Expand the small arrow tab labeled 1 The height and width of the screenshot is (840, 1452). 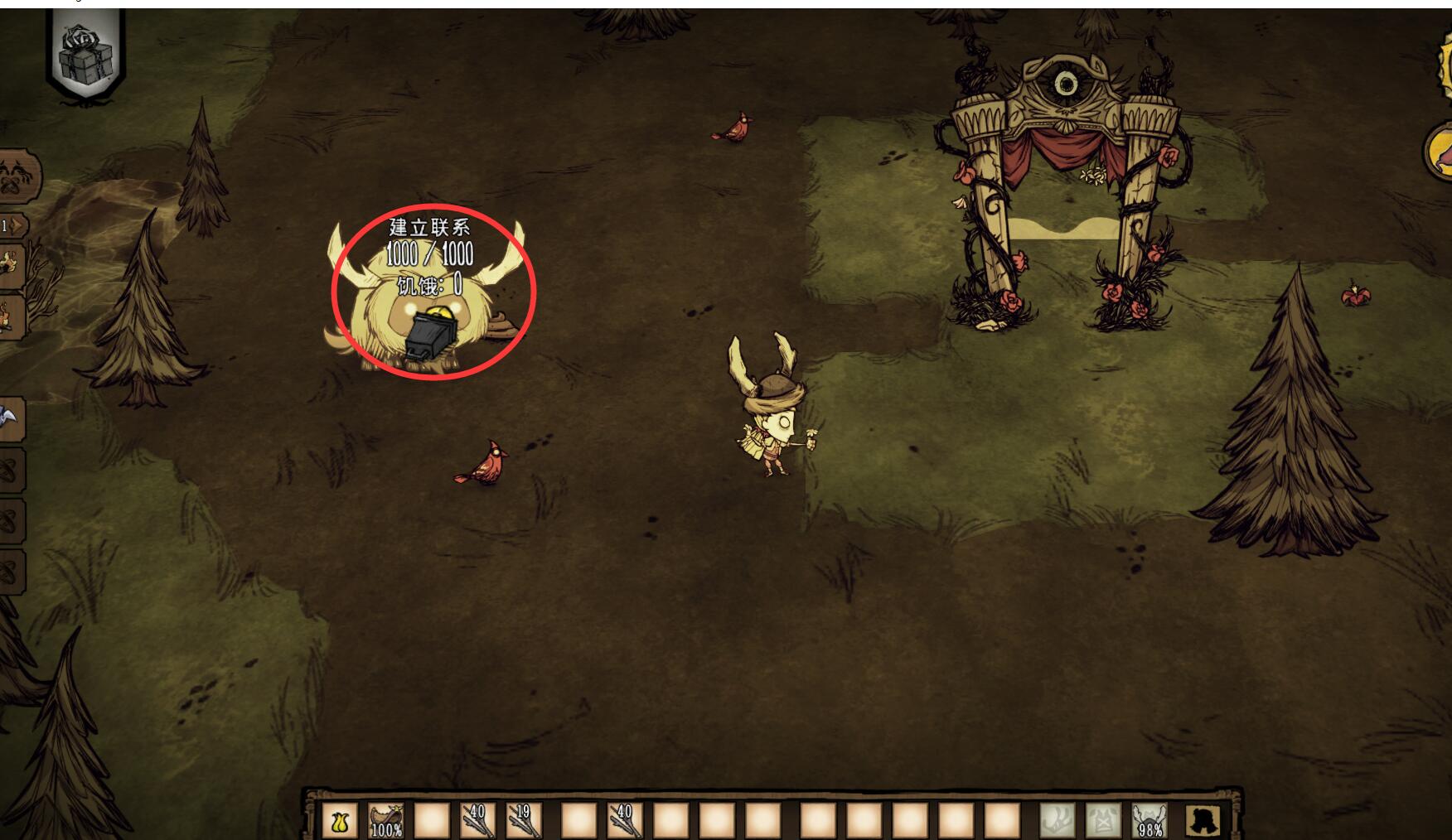click(x=13, y=225)
